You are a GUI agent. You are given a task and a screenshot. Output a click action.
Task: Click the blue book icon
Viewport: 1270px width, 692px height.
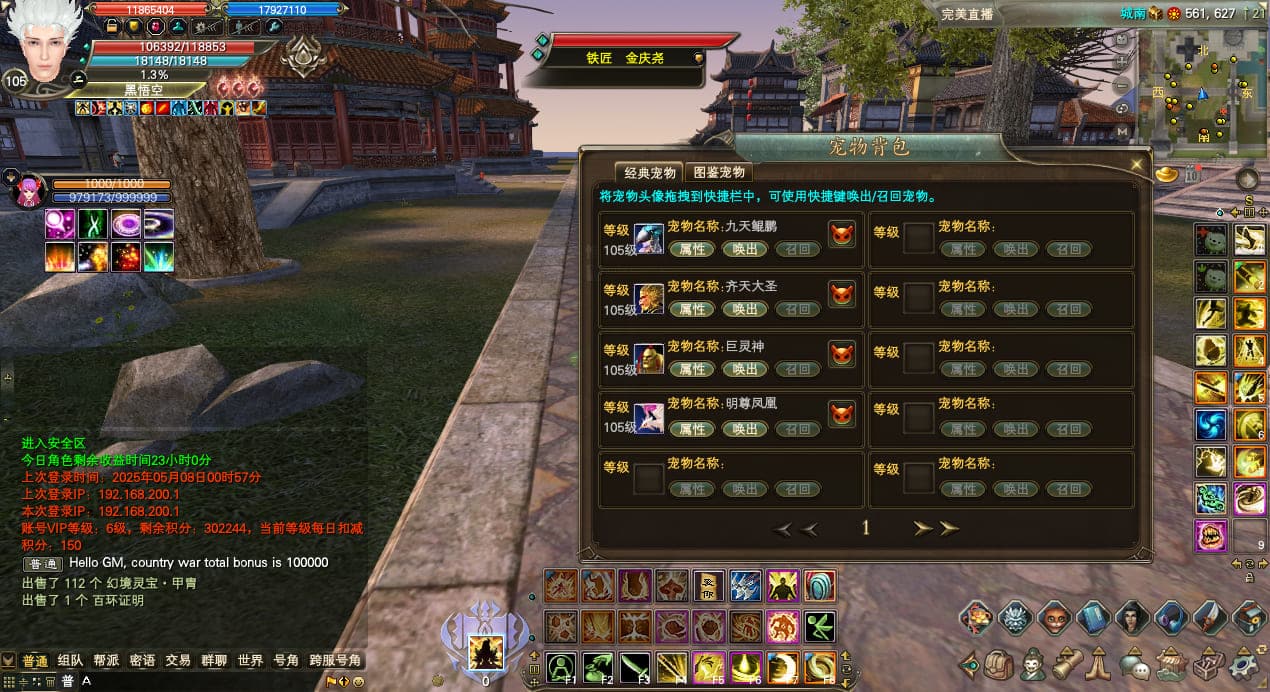pos(1093,618)
